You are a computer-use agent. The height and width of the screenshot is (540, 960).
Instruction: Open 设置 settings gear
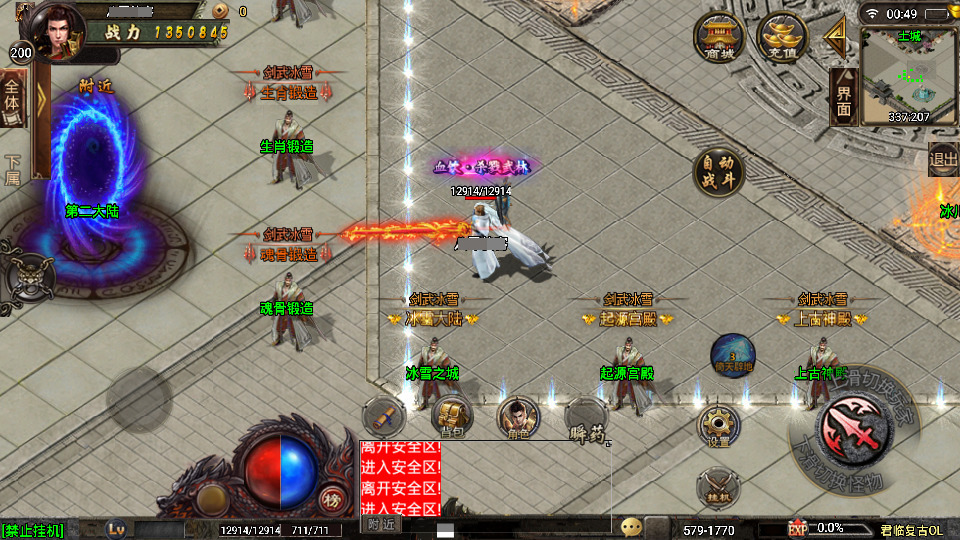tap(718, 426)
